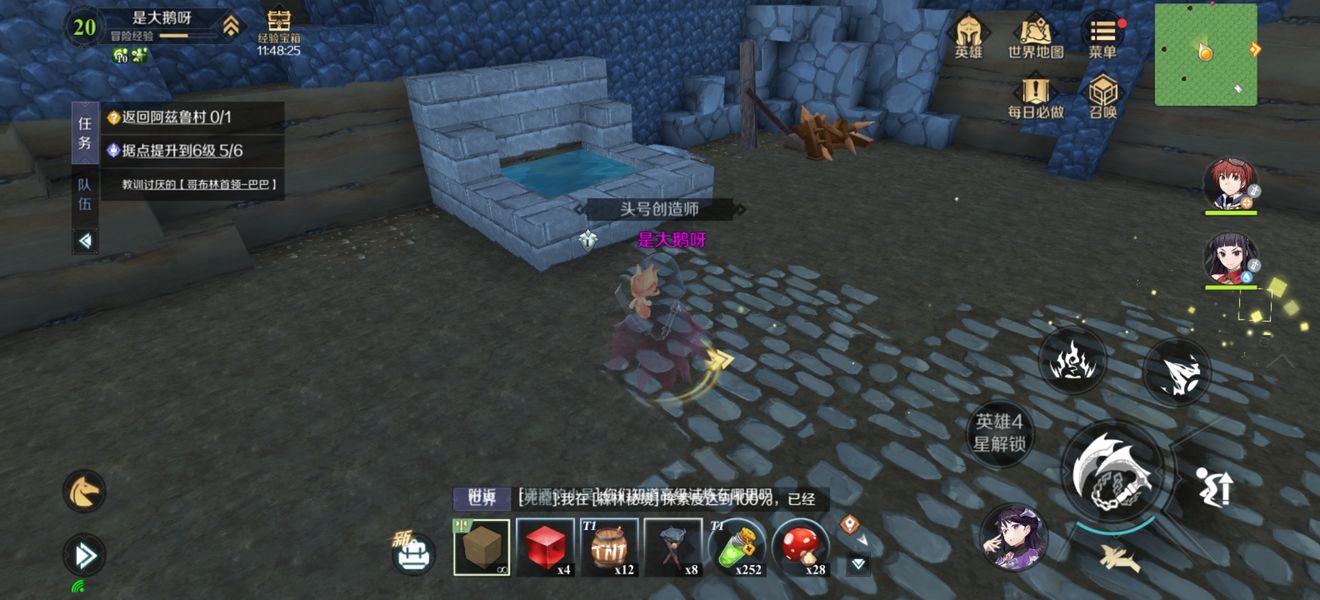This screenshot has height=600, width=1320.
Task: Open the backpack marked 新
Action: (413, 553)
